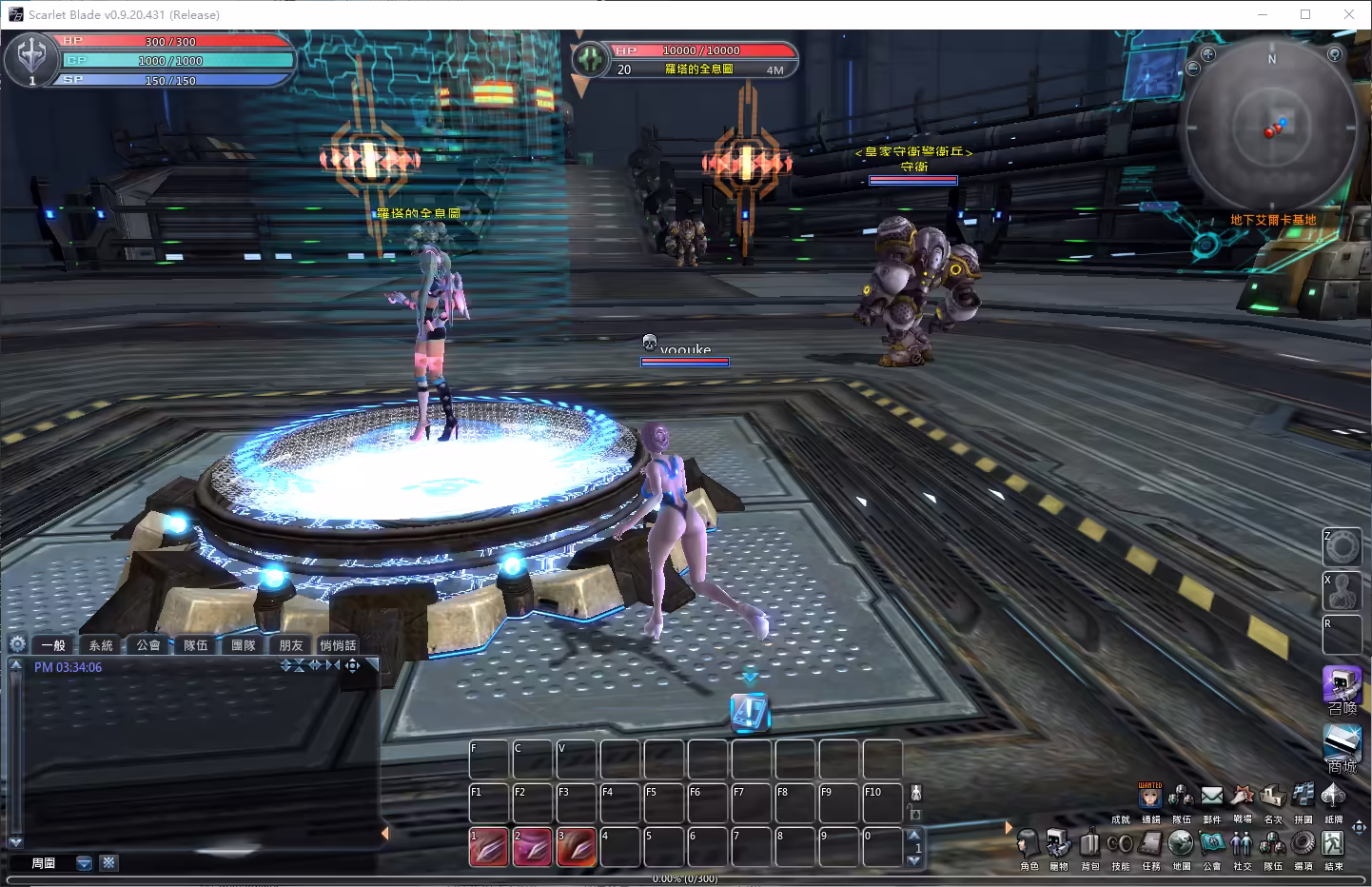Open the 周圍 chat channel dropdown
This screenshot has width=1372, height=887.
click(x=84, y=863)
